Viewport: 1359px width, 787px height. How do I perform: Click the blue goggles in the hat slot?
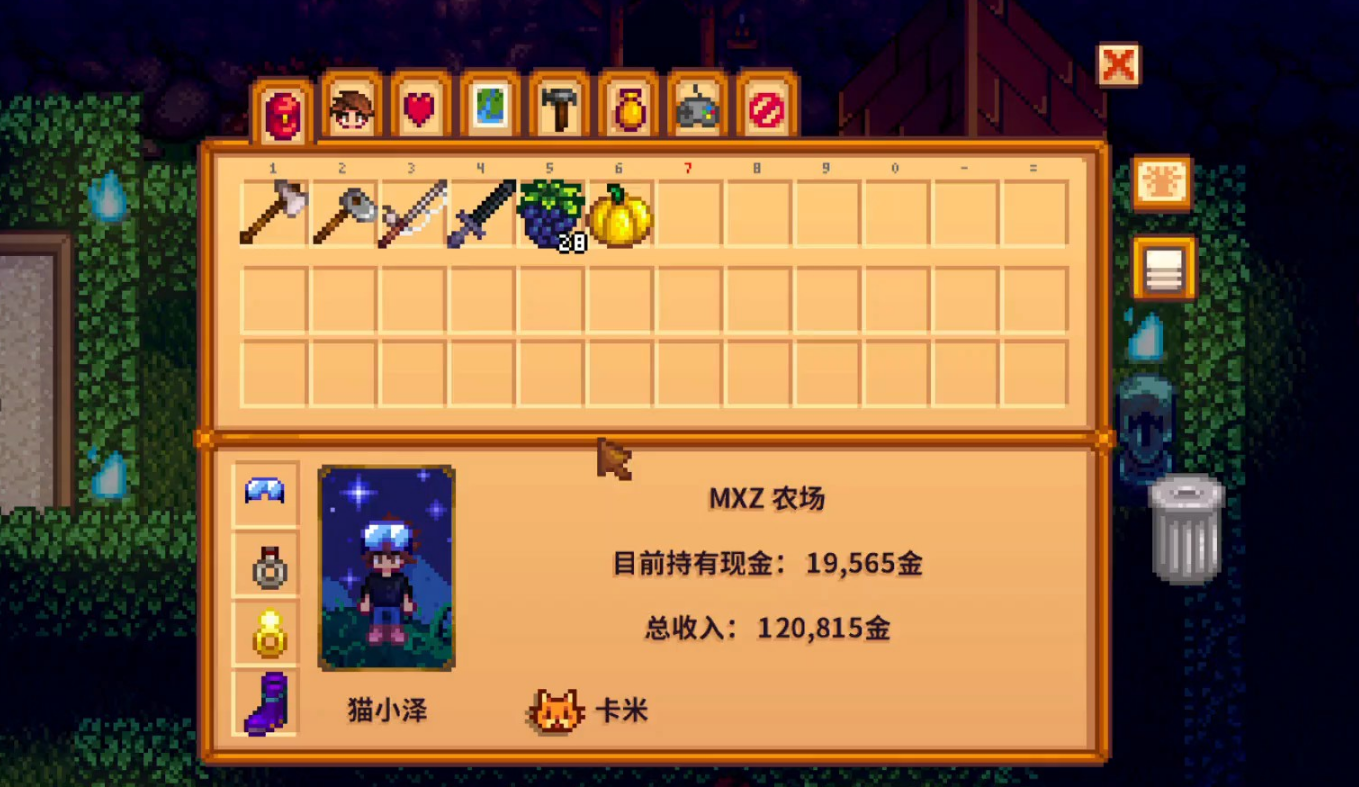pos(266,490)
